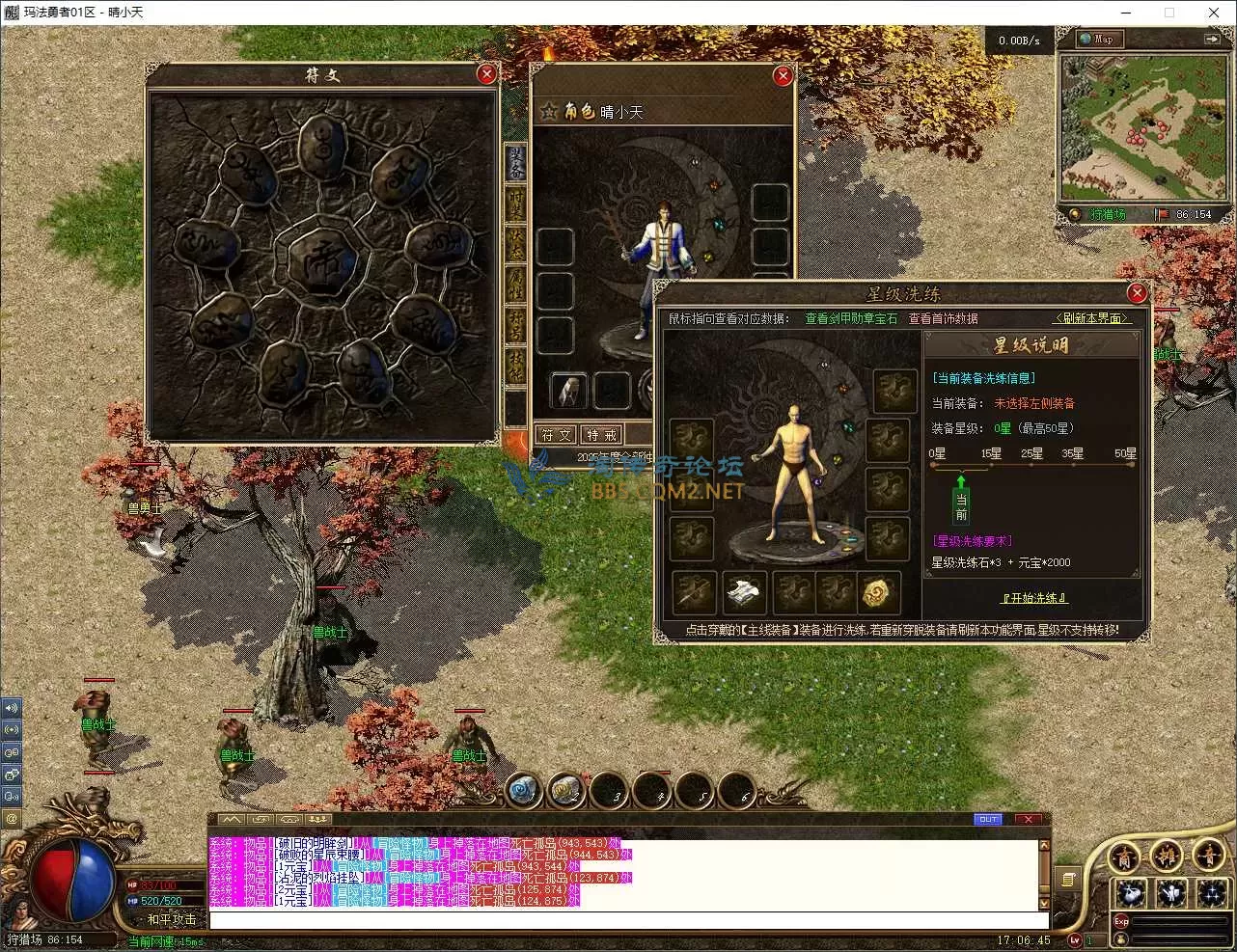Refresh the panel with 刷新本界面
Image resolution: width=1237 pixels, height=952 pixels.
pyautogui.click(x=1090, y=318)
